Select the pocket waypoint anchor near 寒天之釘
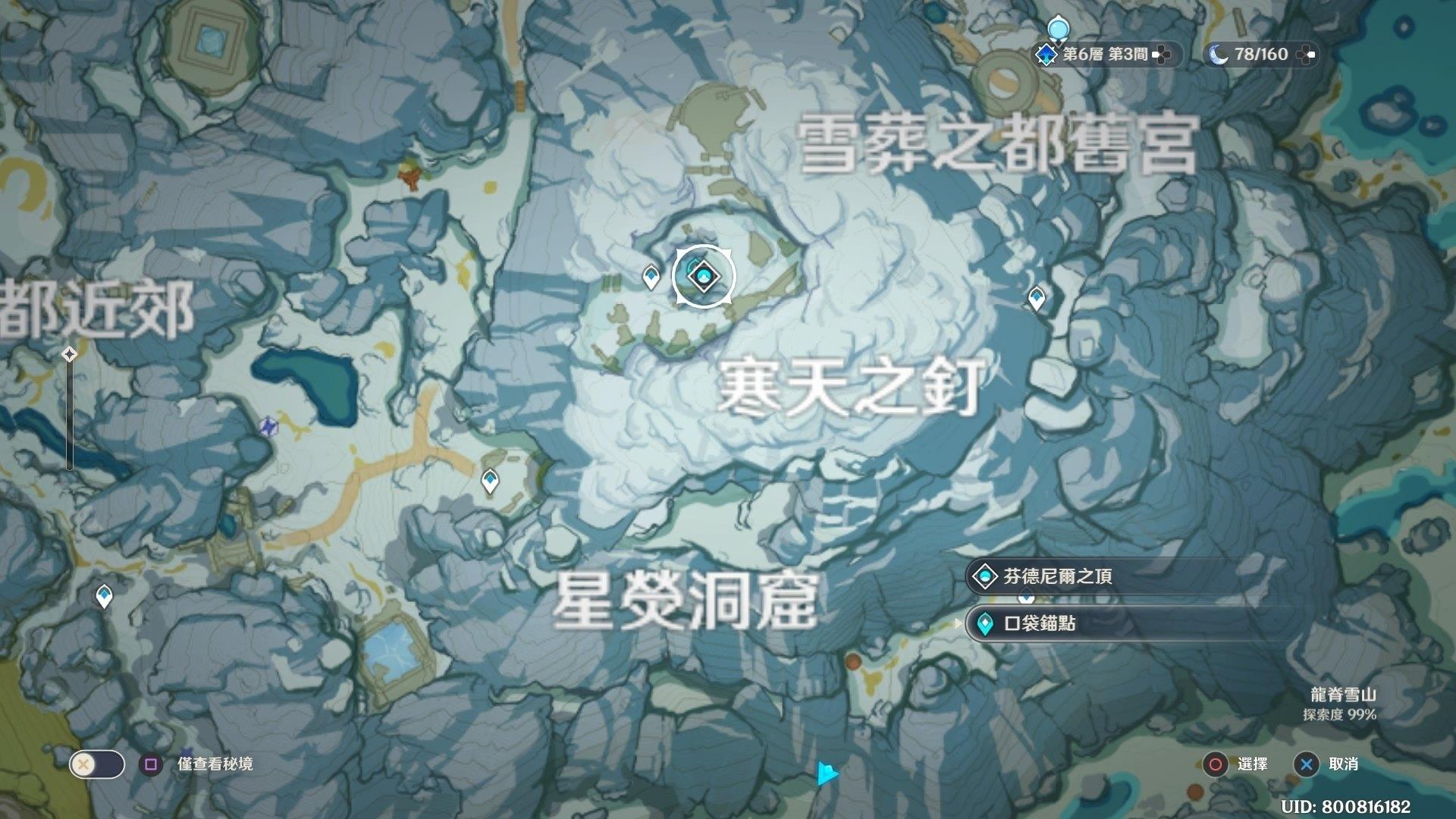 703,278
